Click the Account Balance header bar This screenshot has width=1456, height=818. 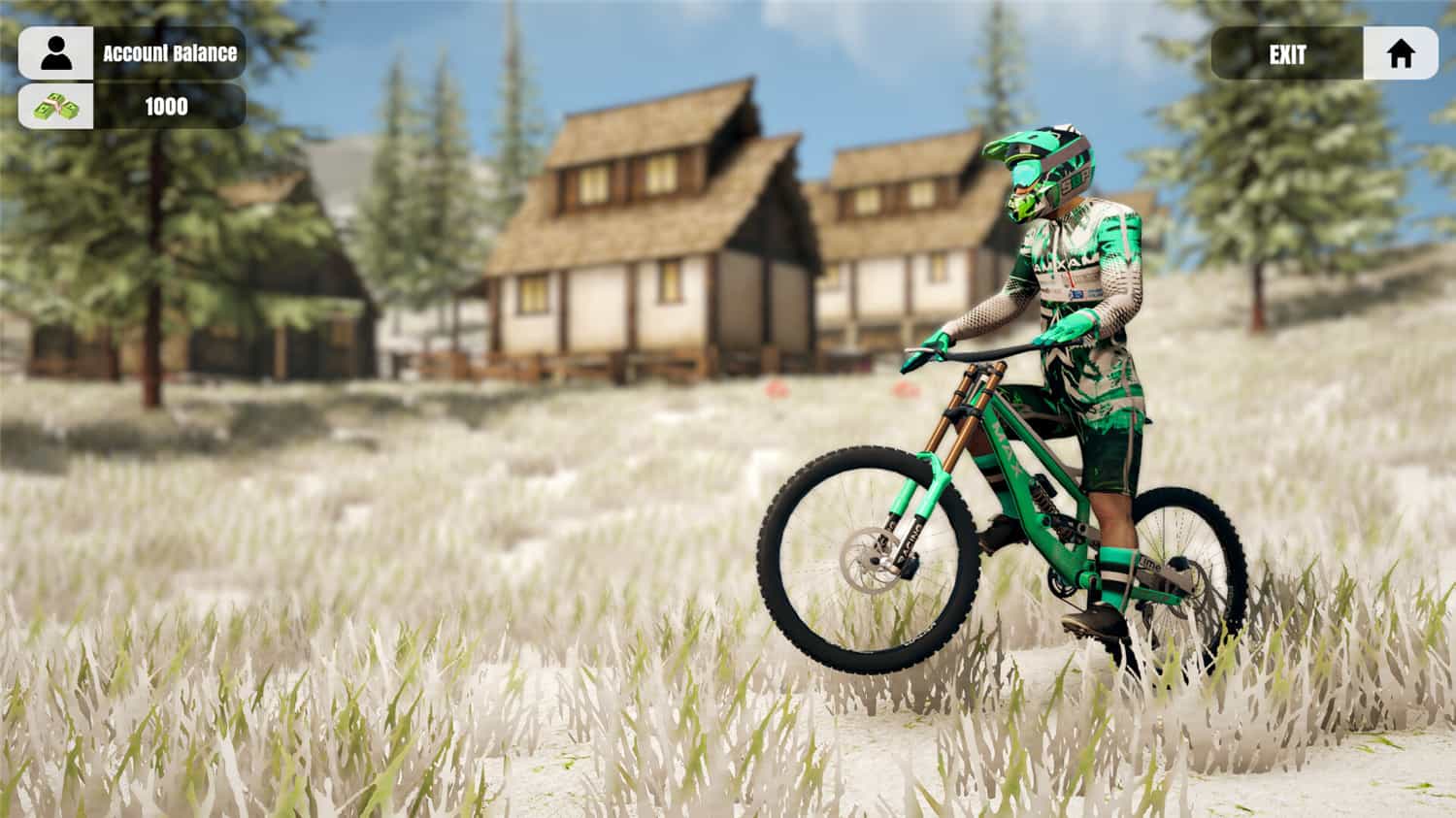[x=170, y=54]
